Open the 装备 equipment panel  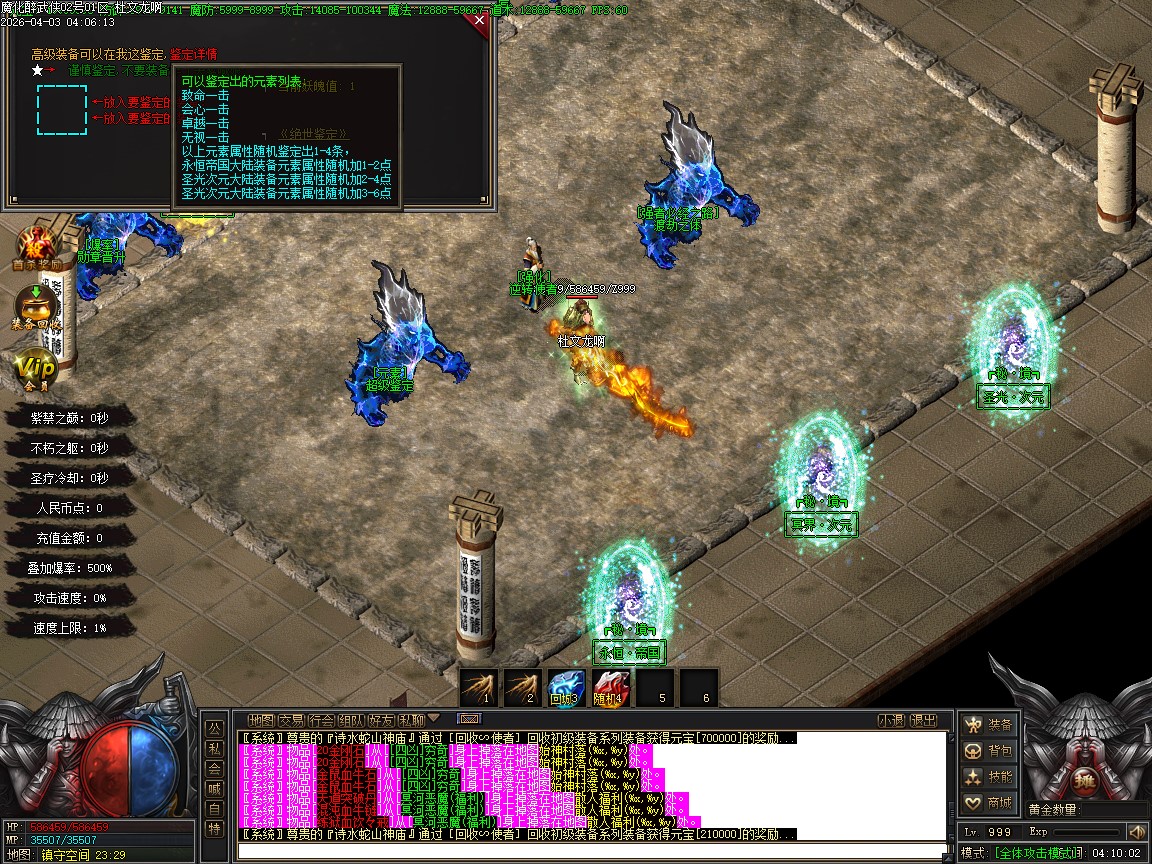pyautogui.click(x=988, y=724)
